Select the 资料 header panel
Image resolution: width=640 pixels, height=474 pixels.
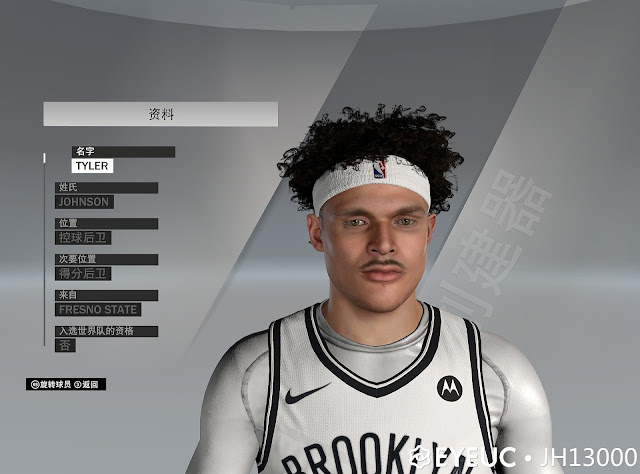click(x=160, y=114)
